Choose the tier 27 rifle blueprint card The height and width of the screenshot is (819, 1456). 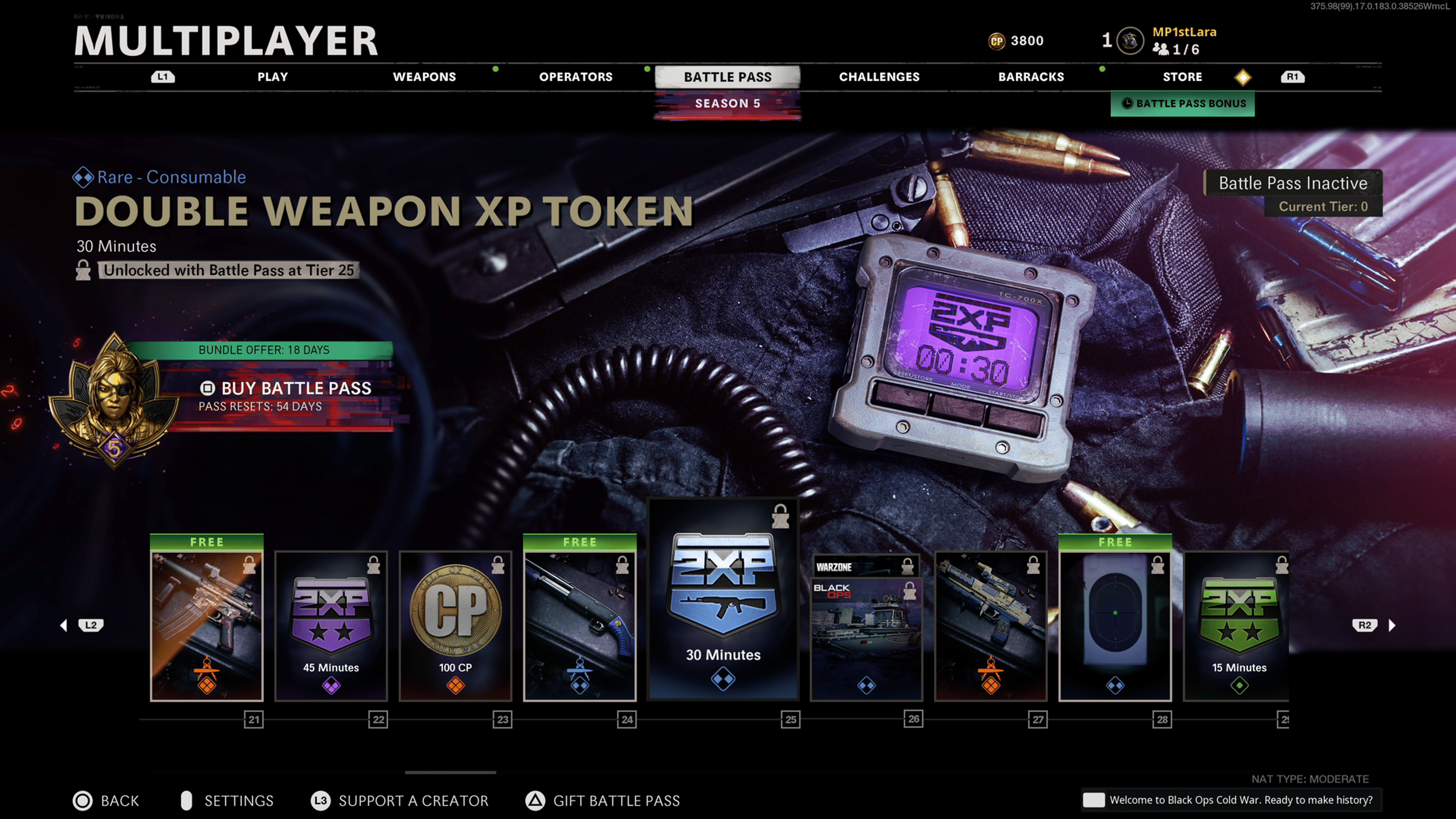pos(991,624)
